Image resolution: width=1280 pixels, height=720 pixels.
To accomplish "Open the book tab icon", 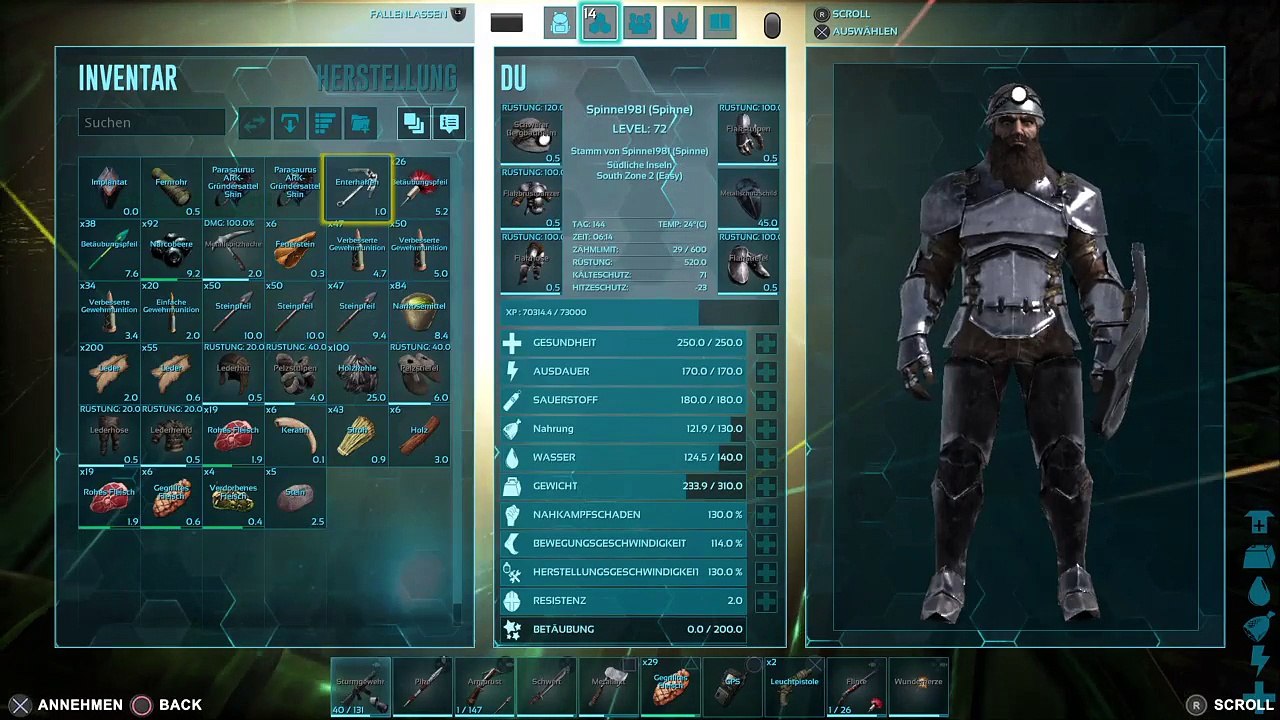I will pos(720,22).
